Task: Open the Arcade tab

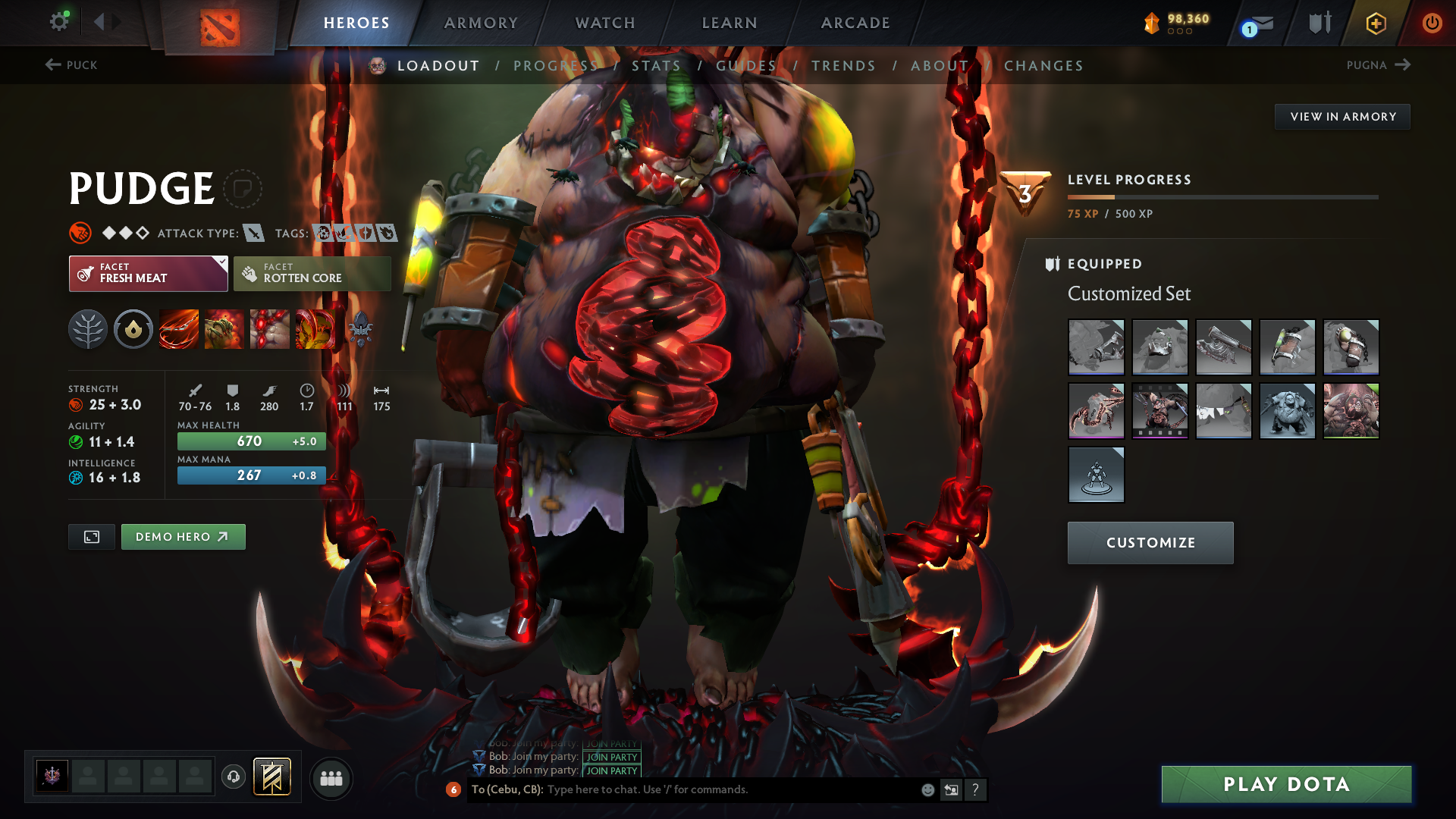Action: [x=855, y=23]
